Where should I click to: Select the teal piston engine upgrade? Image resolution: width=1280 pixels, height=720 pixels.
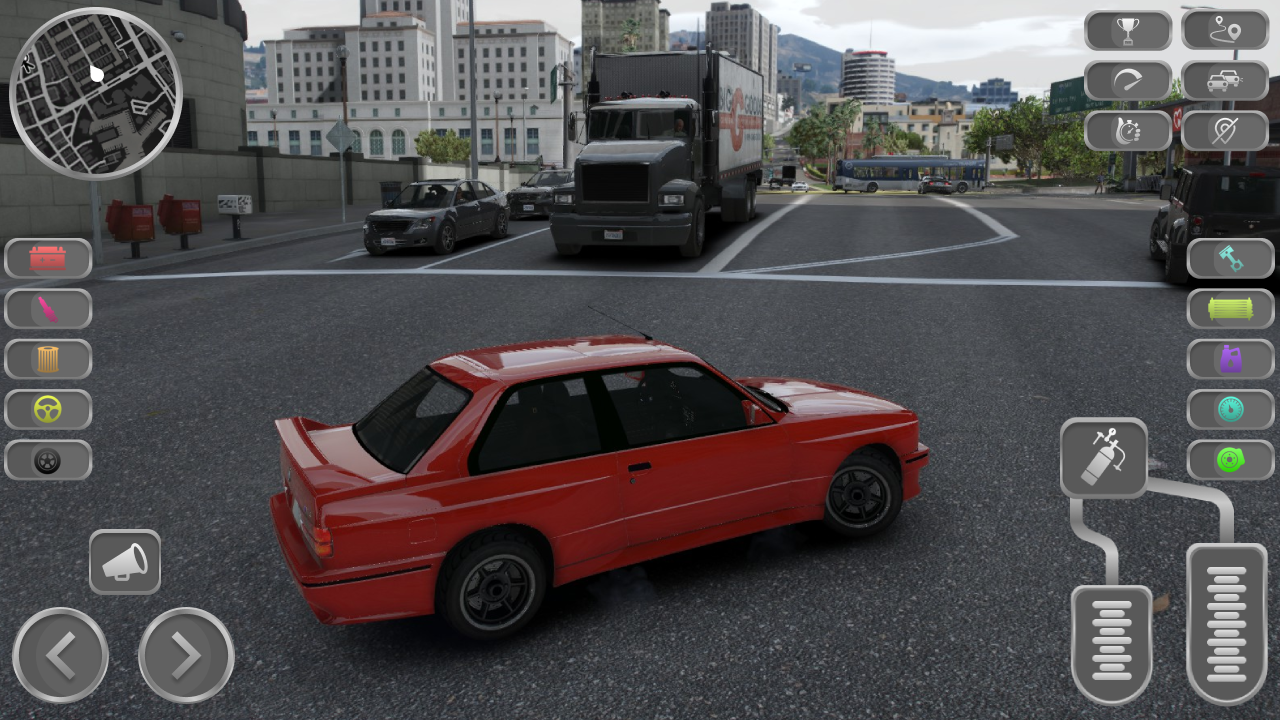[x=1231, y=258]
